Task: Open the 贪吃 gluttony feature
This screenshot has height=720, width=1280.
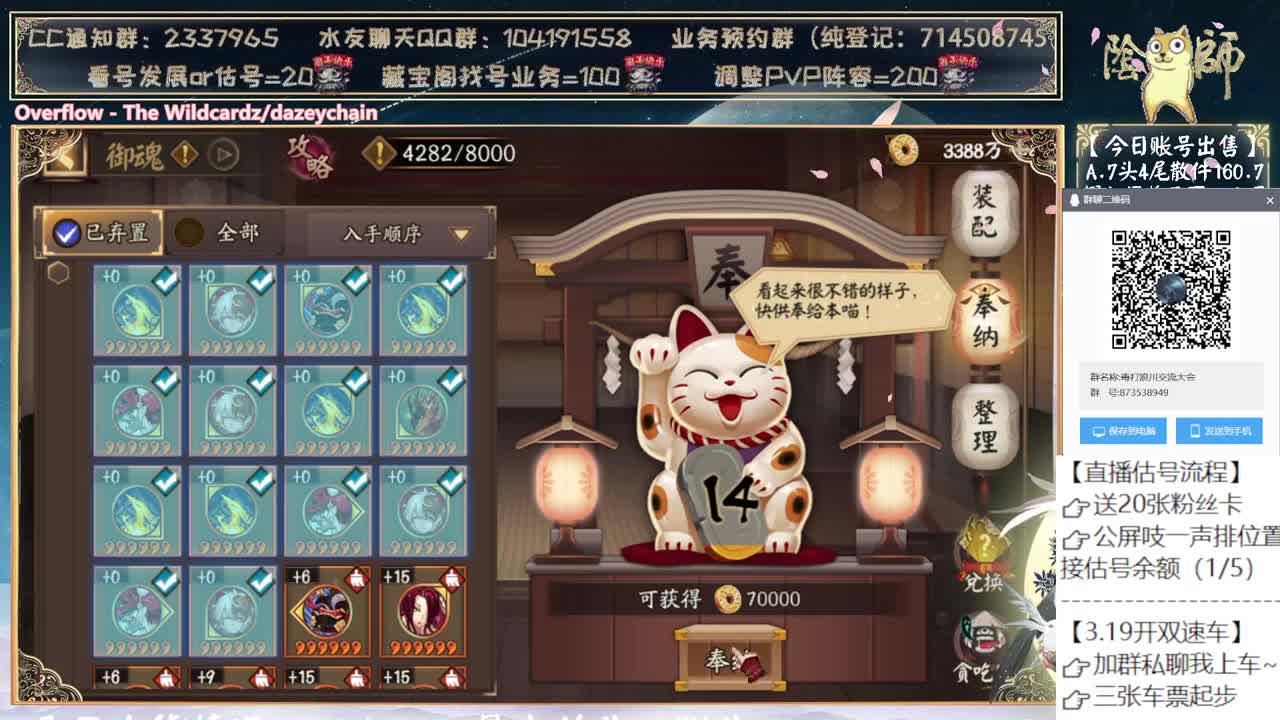Action: coord(981,645)
